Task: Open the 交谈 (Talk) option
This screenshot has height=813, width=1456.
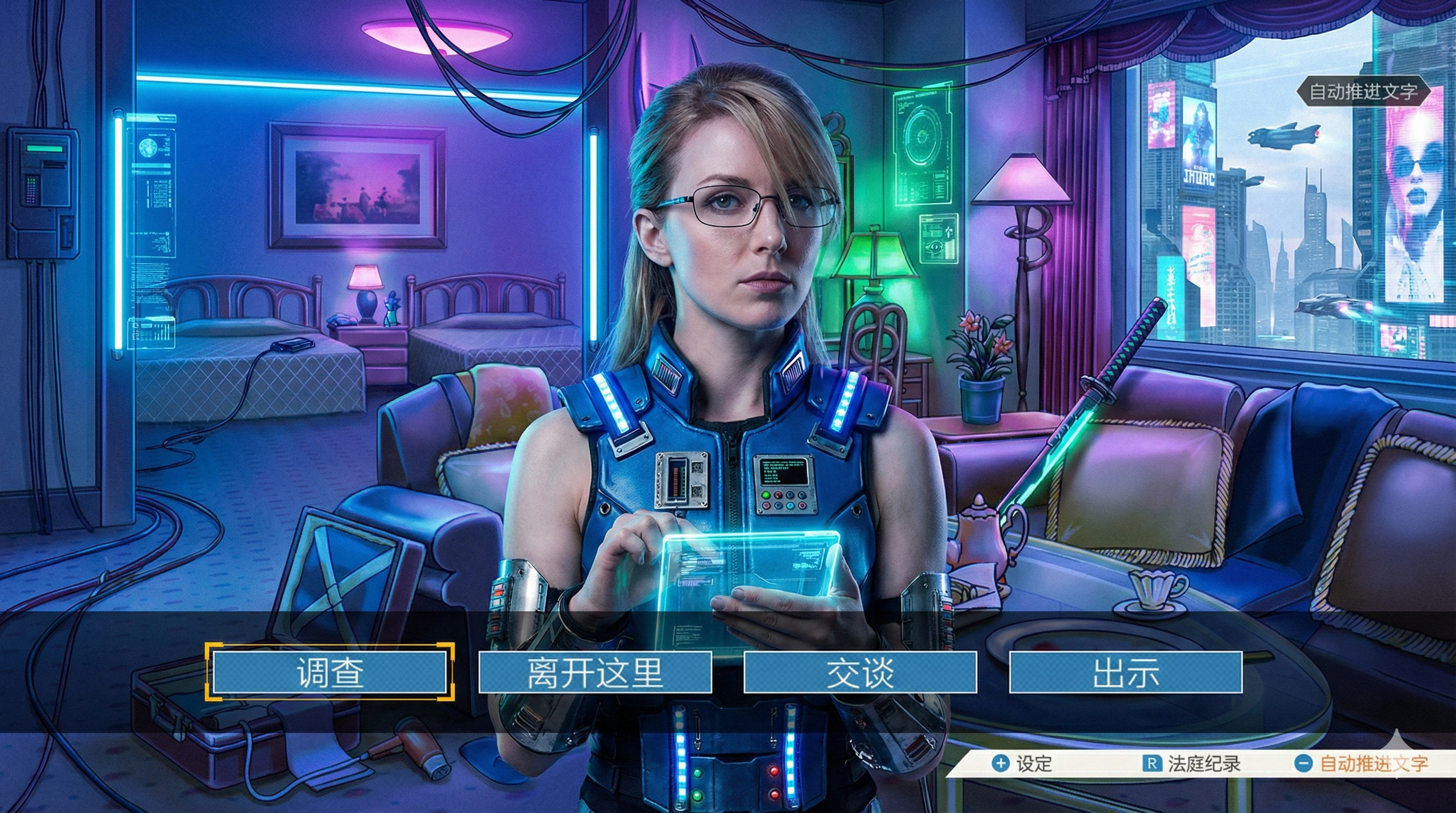Action: tap(860, 672)
